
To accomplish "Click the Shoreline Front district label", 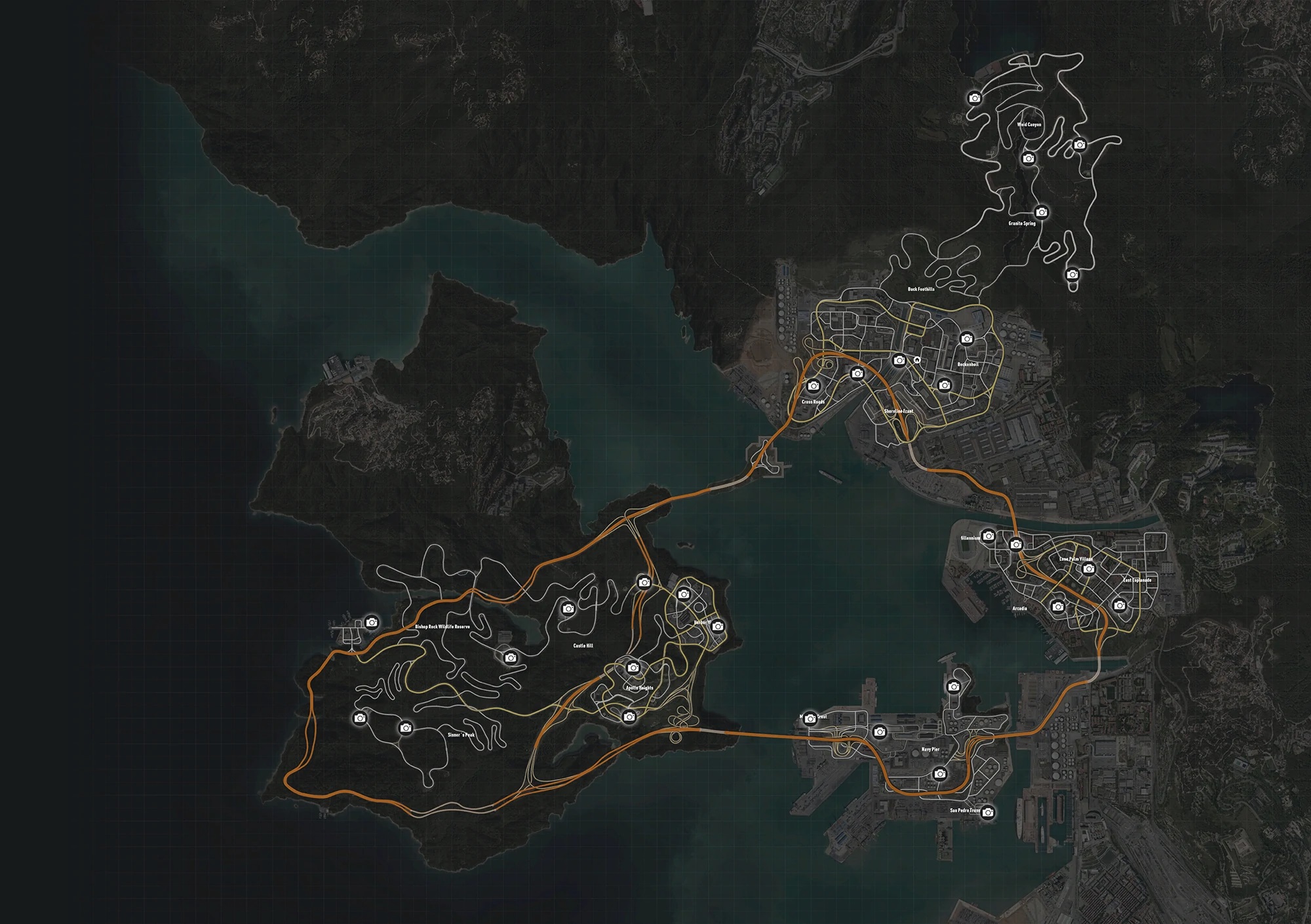I will (x=898, y=411).
